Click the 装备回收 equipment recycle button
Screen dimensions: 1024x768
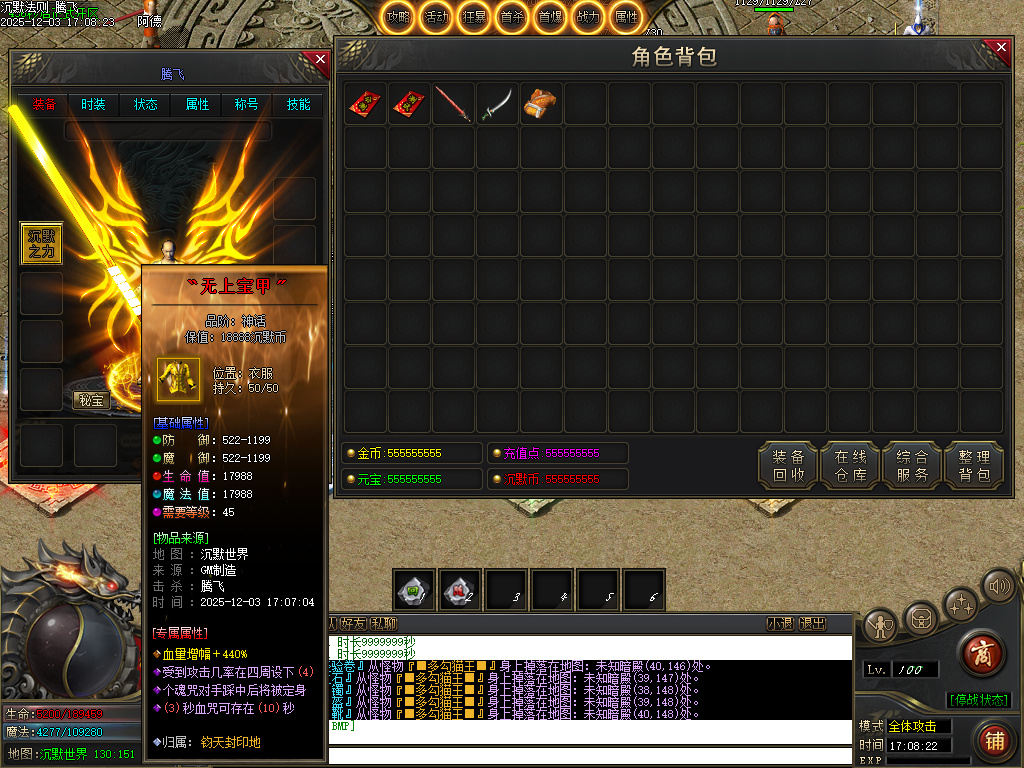click(788, 465)
